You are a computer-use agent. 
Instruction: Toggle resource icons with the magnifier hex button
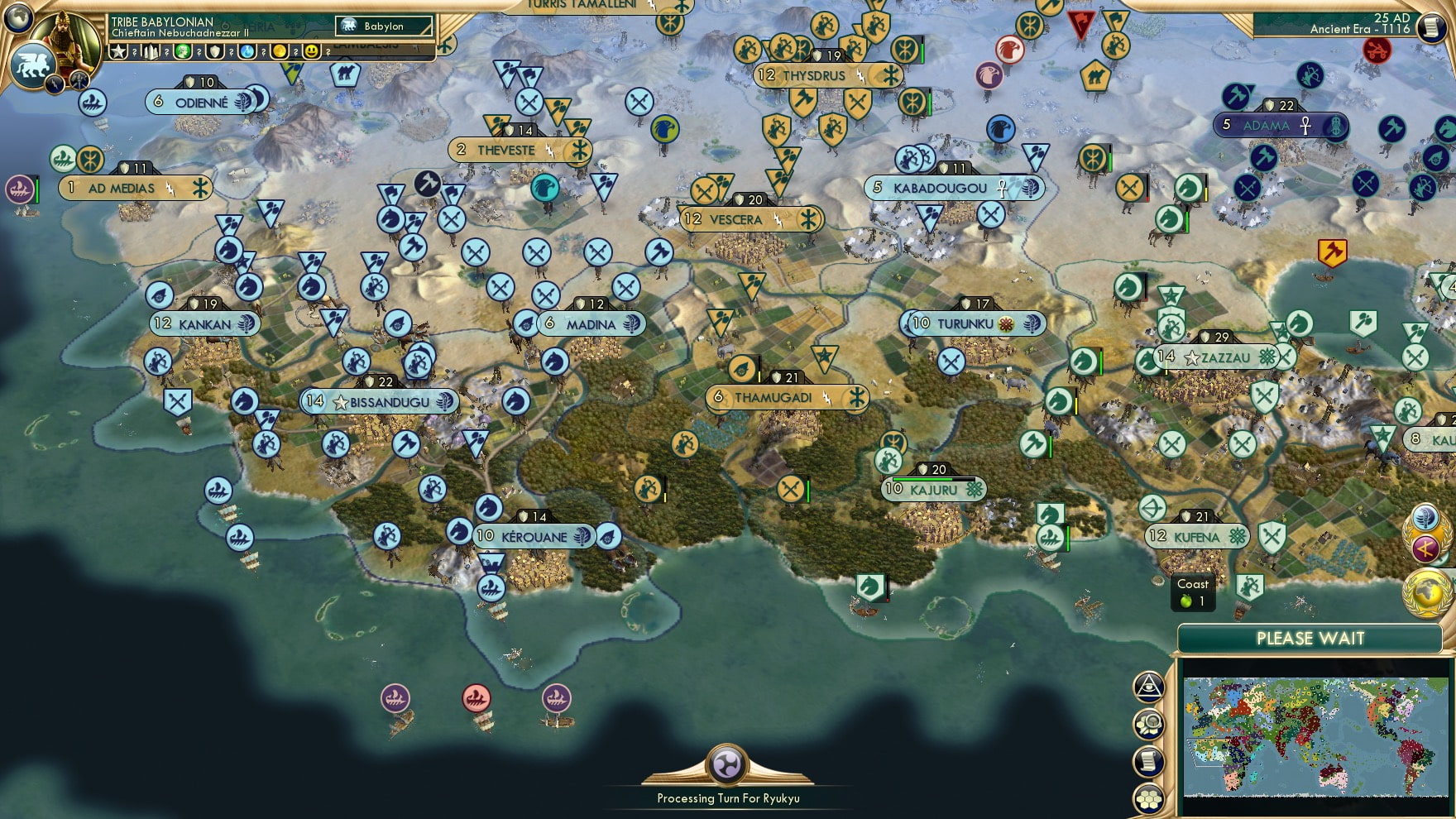(x=1150, y=722)
